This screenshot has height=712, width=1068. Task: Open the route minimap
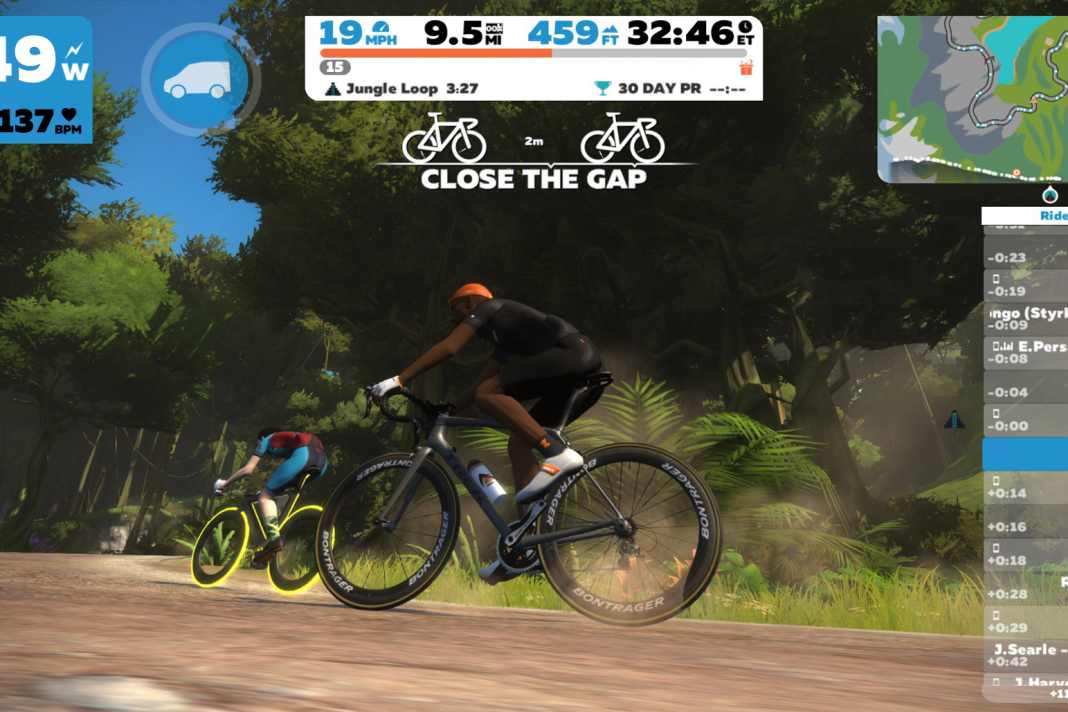(972, 98)
